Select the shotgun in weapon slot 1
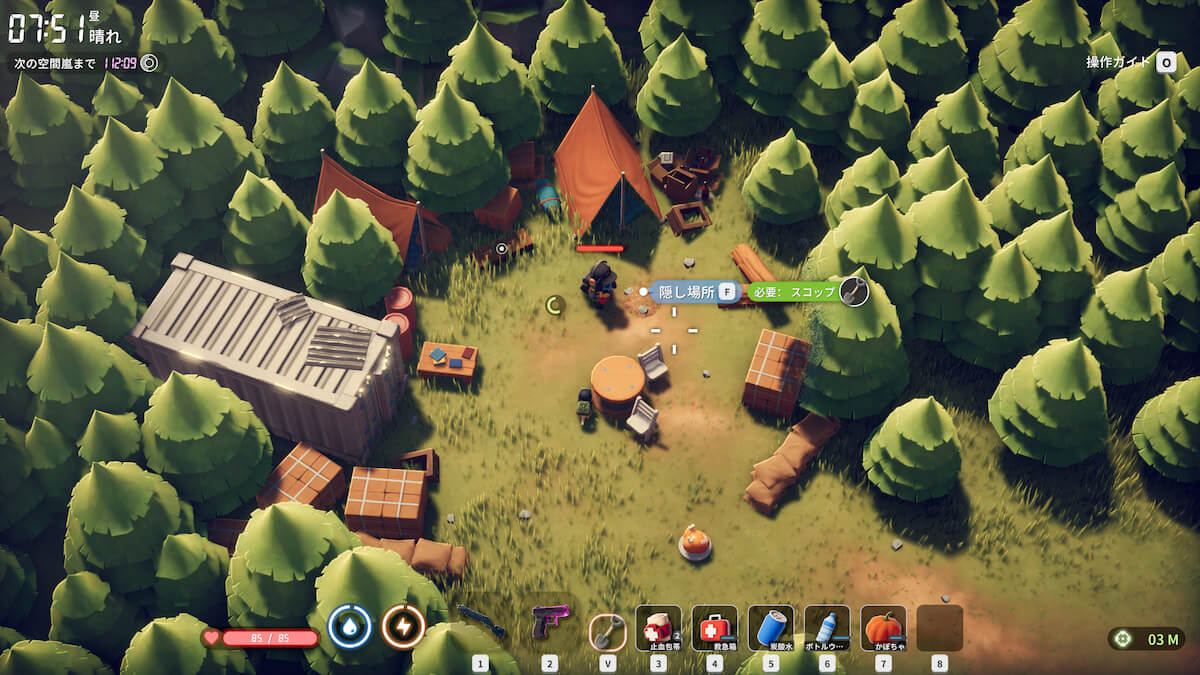Screen dimensions: 1200x675 coord(481,625)
